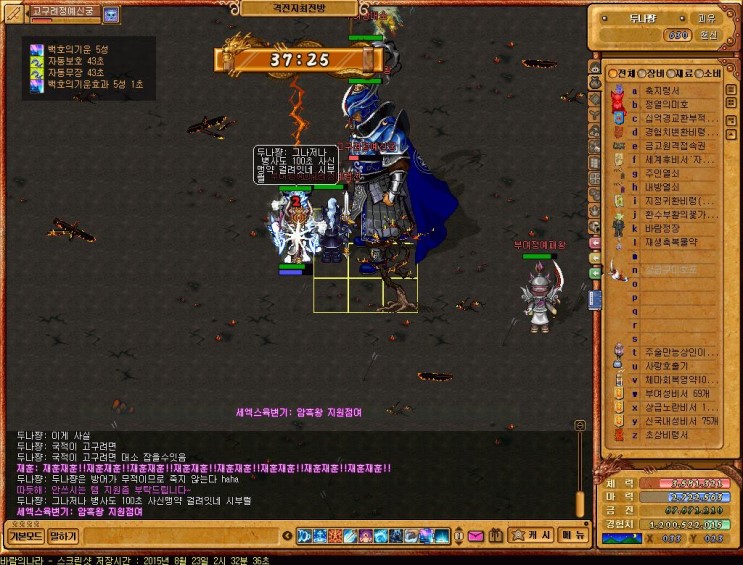
Task: Open the 메뉴 game menu
Action: tap(573, 536)
